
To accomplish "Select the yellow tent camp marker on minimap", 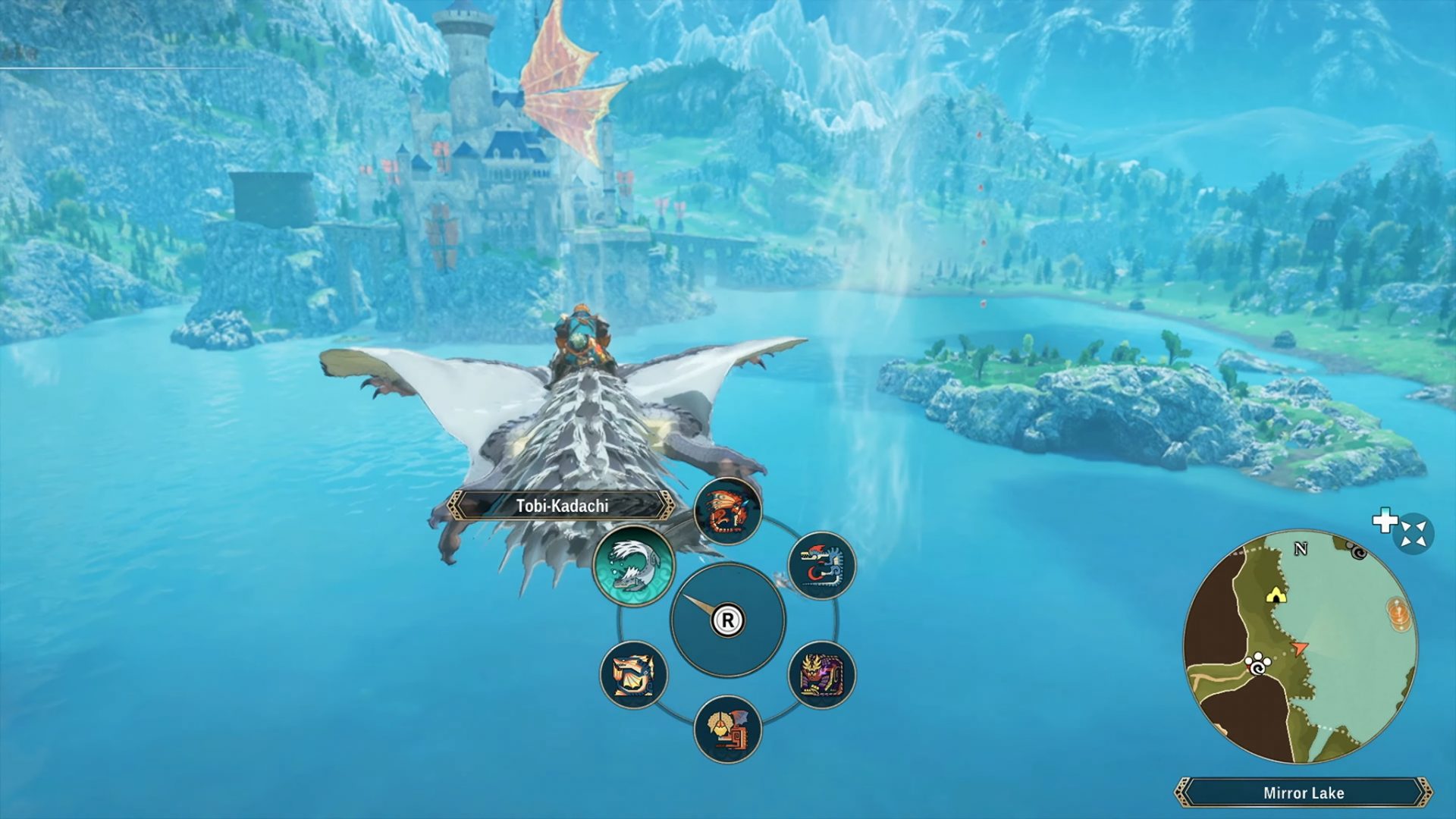I will click(1276, 595).
